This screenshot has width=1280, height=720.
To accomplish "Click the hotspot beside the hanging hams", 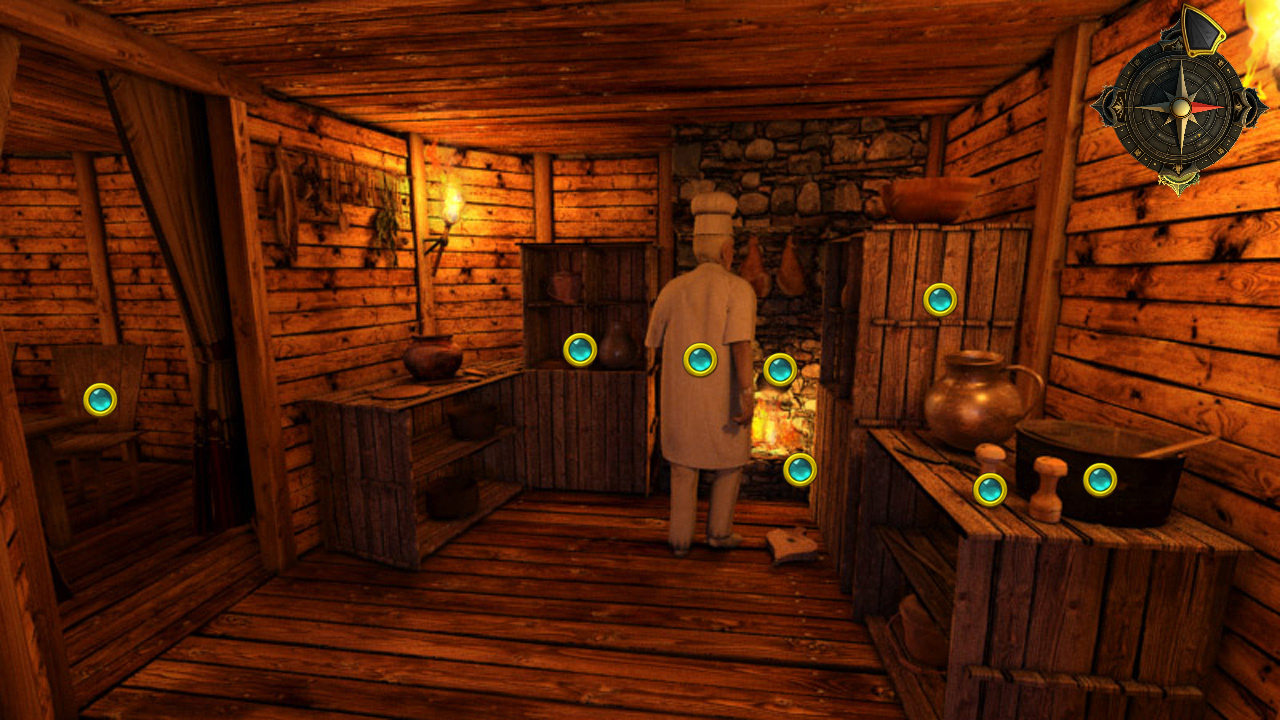I will click(x=779, y=368).
